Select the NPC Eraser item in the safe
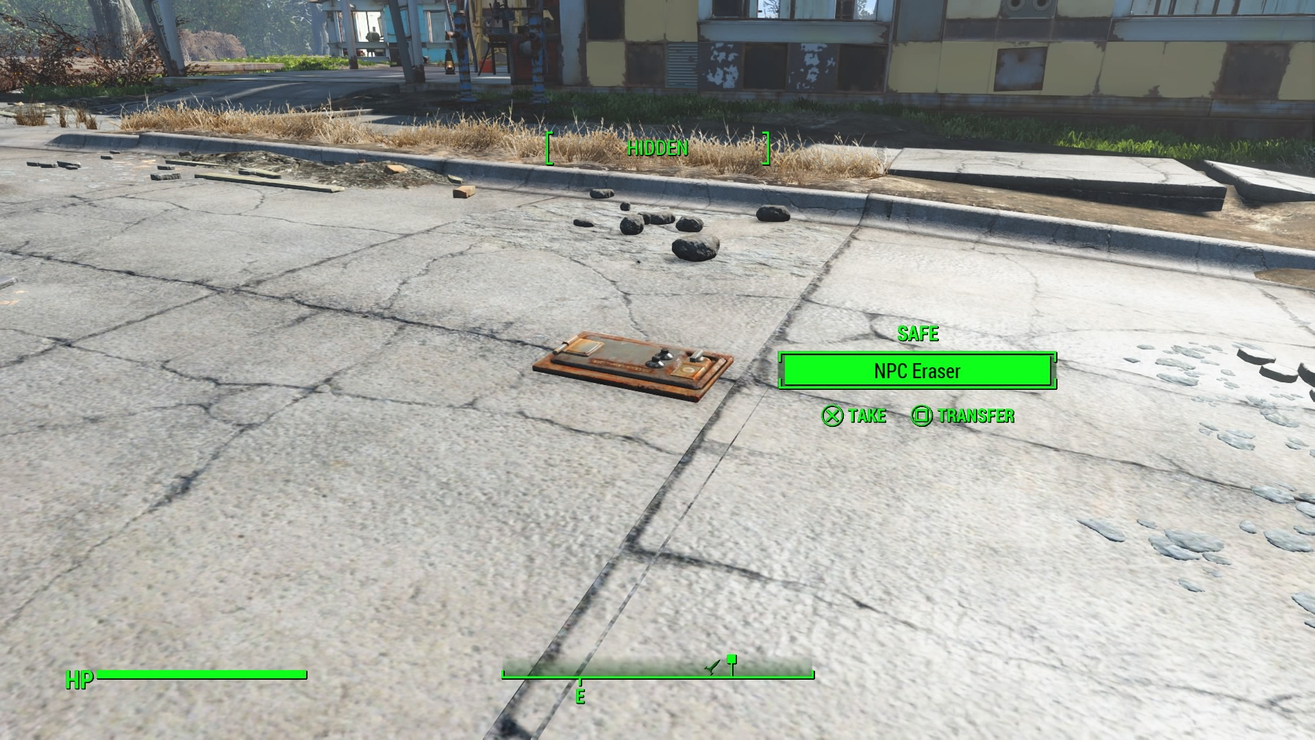 916,371
